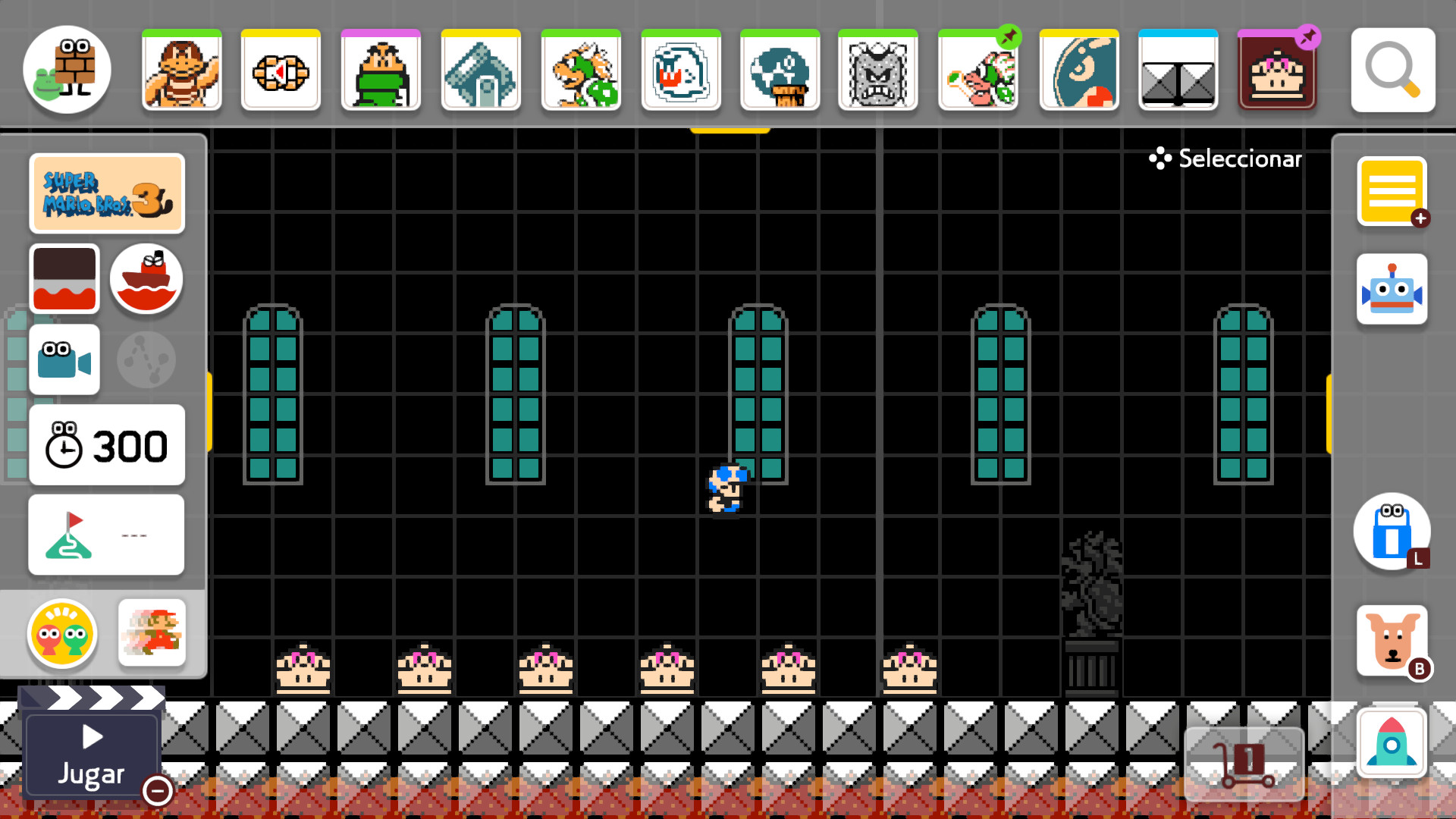Viewport: 1456px width, 819px height.
Task: Open the game style selector showing Super Mario Bros 3
Action: click(x=106, y=193)
